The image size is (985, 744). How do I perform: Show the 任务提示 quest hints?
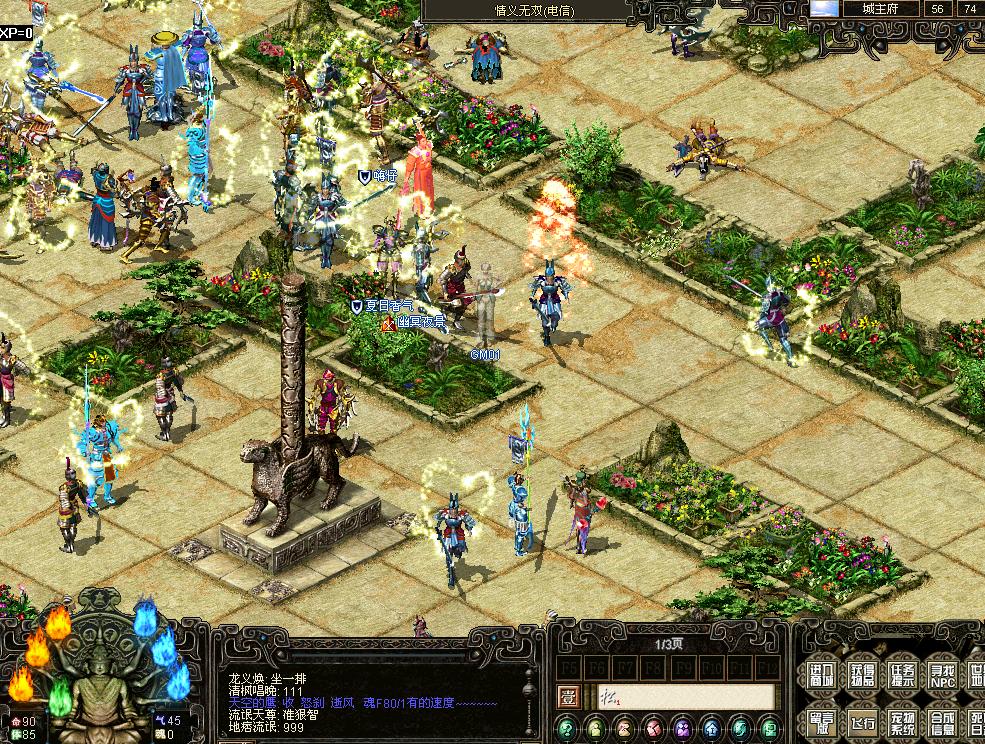click(x=901, y=675)
